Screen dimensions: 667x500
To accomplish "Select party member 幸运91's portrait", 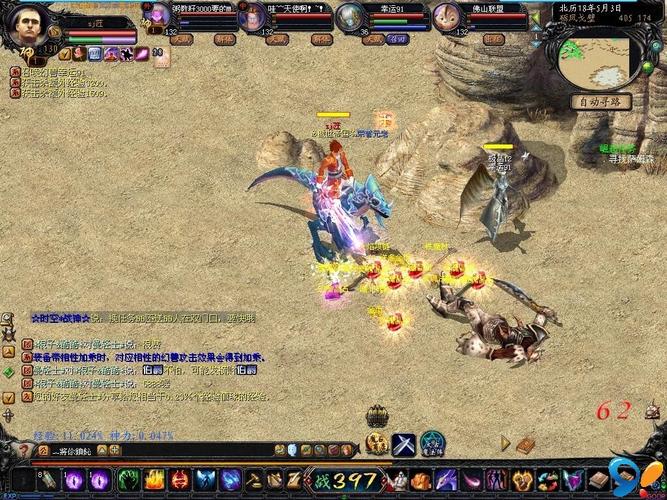I will point(351,17).
